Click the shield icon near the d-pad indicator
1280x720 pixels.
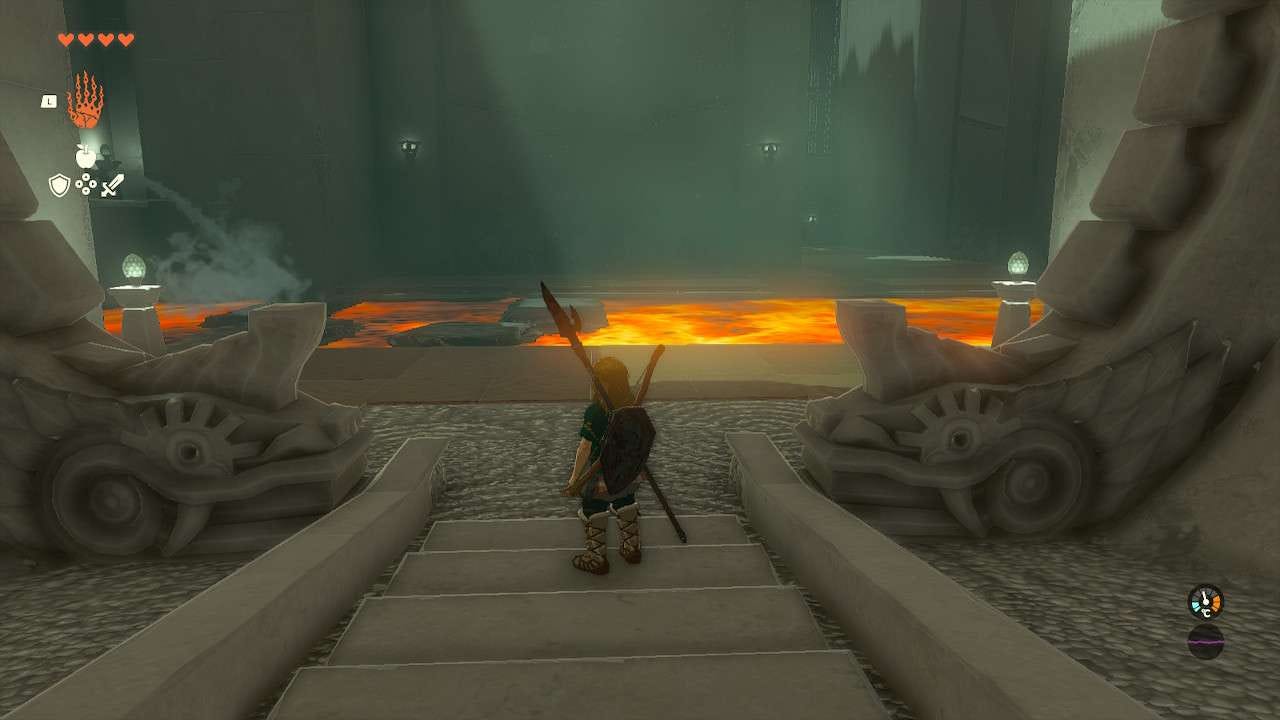click(63, 183)
